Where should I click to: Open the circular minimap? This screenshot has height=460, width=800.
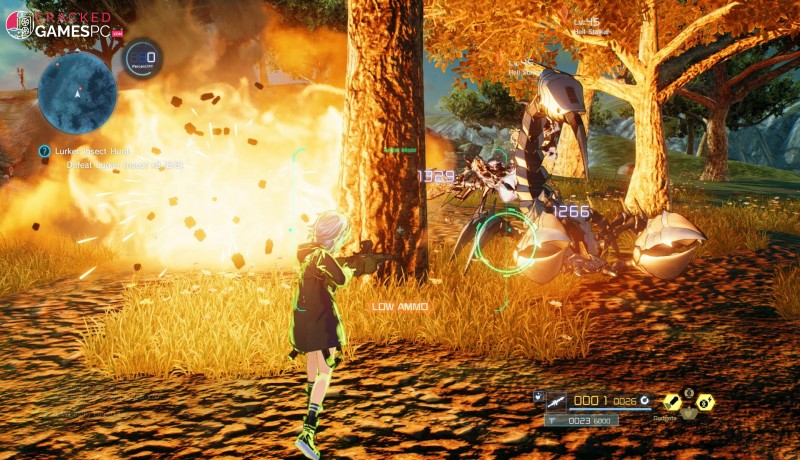tap(77, 93)
